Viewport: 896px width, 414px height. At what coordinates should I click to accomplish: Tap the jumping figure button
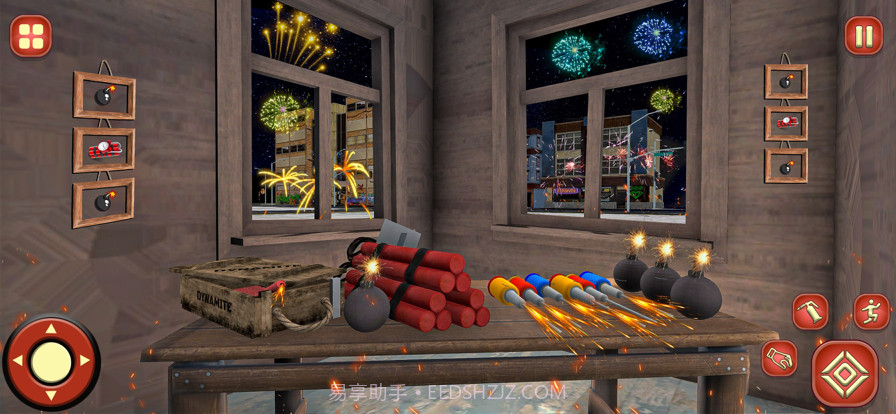coord(871,311)
